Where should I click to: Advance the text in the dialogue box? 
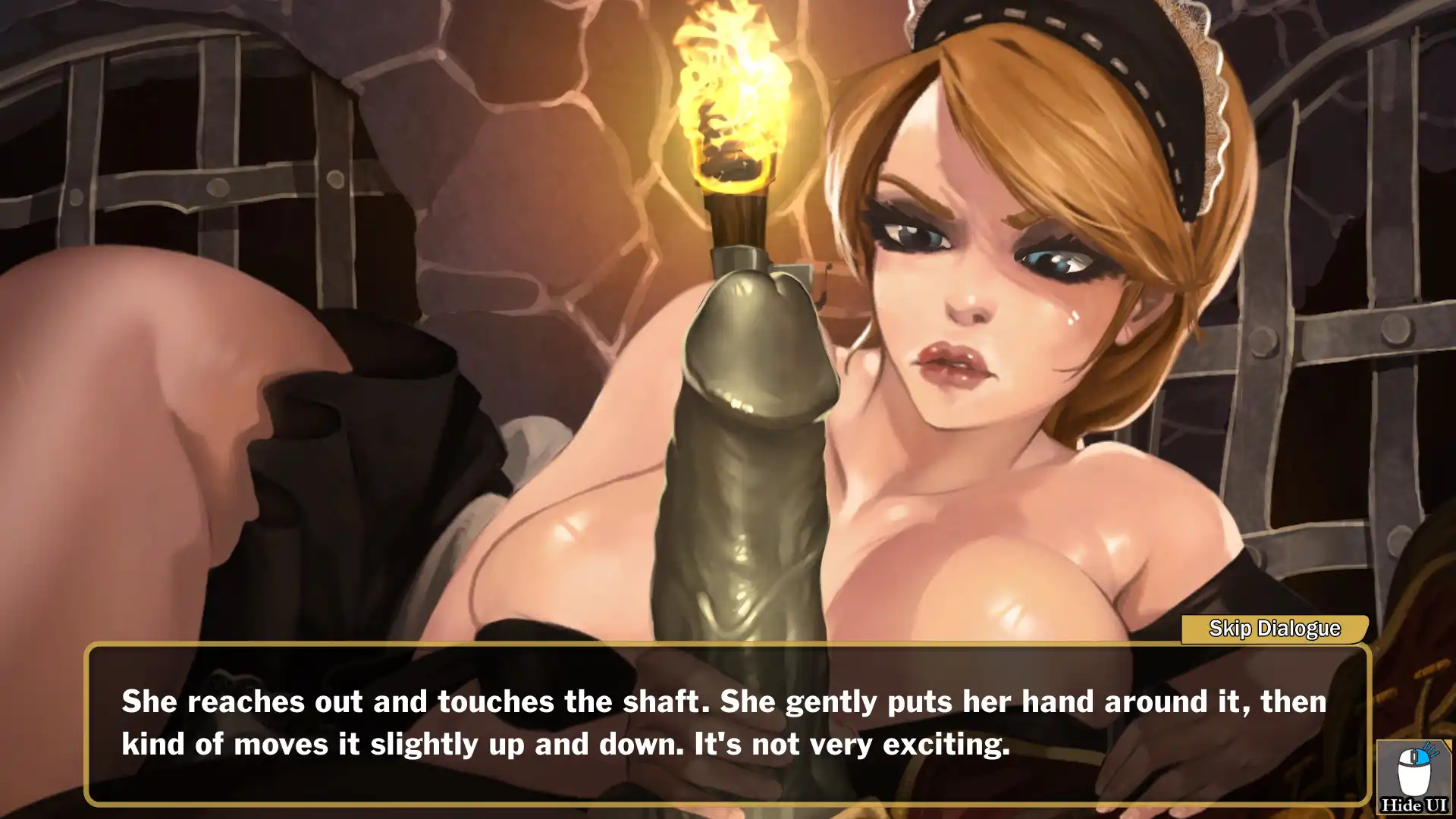pos(726,723)
